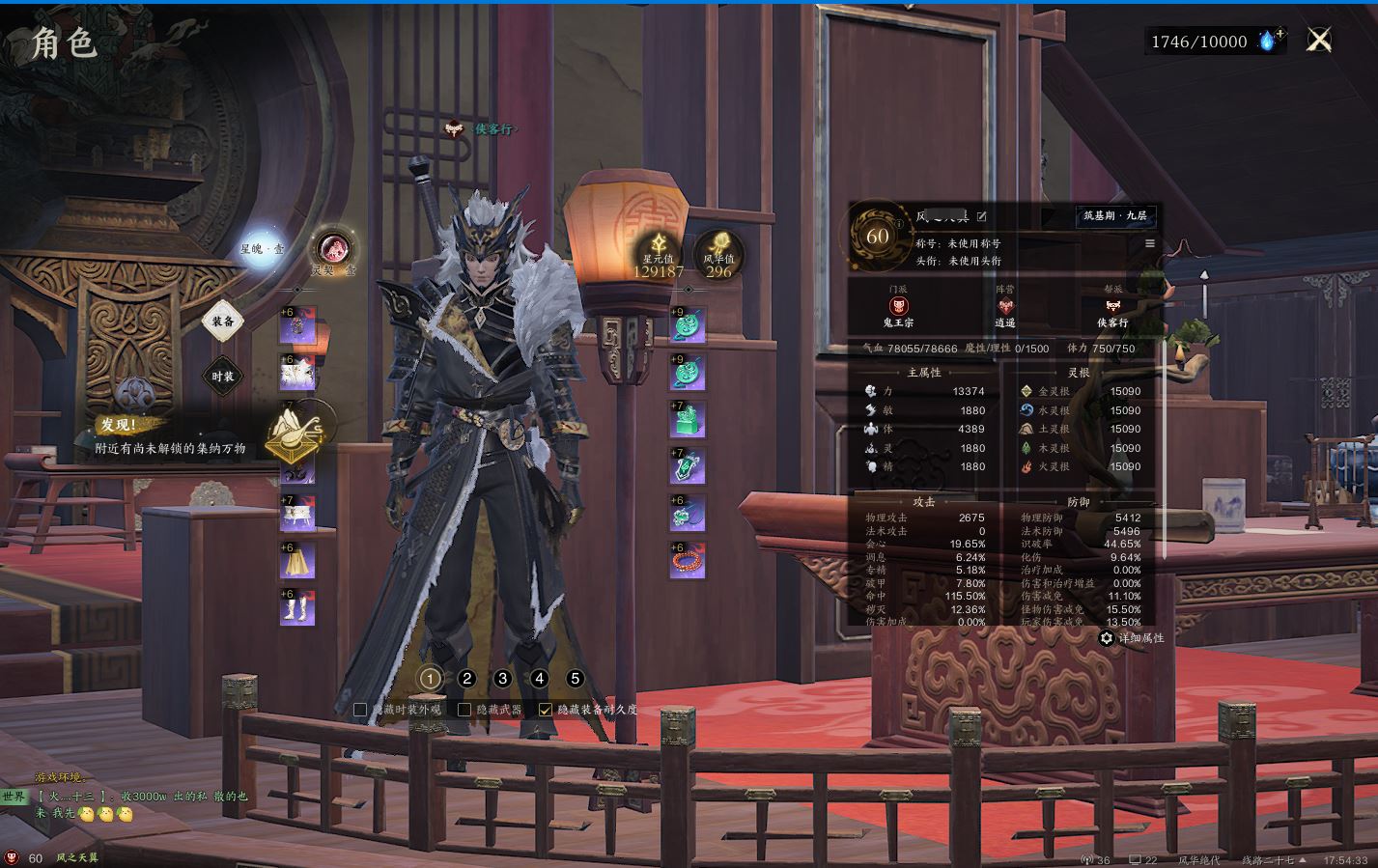Viewport: 1378px width, 868px height.
Task: Select the +6 red bead bracelet slot
Action: click(688, 561)
